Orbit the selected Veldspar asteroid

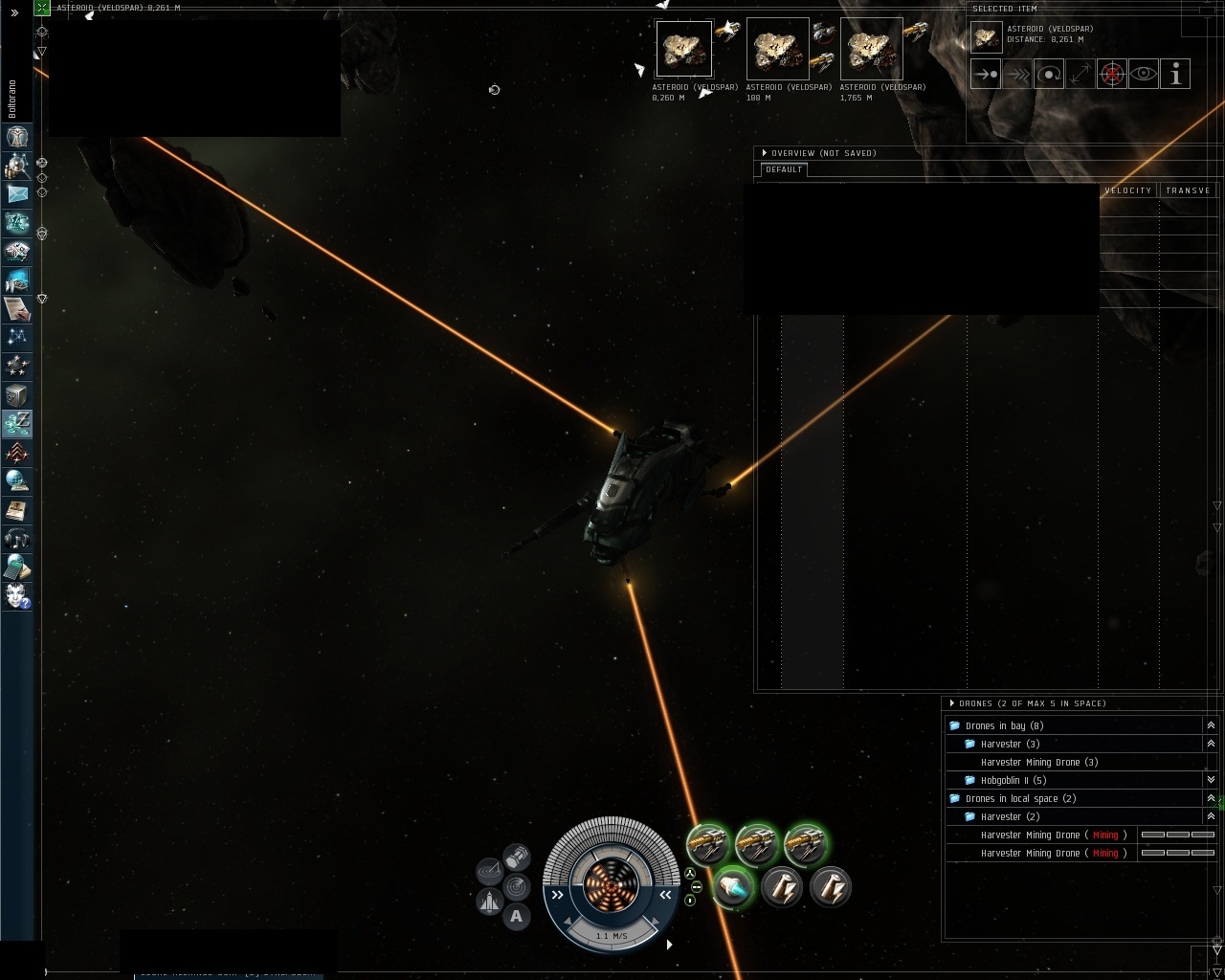pyautogui.click(x=1049, y=74)
